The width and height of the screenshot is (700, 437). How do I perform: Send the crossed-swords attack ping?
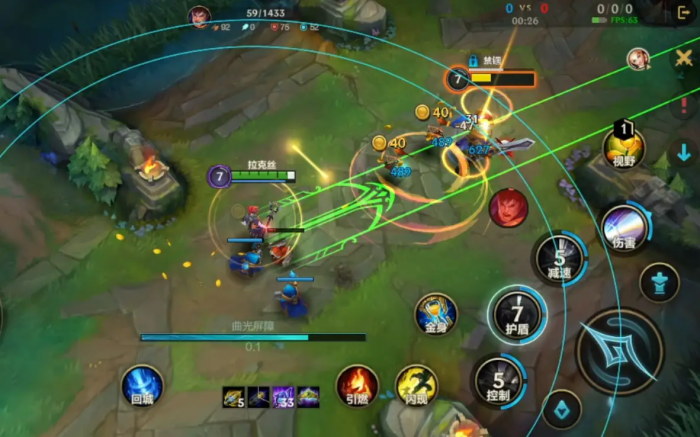pos(684,58)
